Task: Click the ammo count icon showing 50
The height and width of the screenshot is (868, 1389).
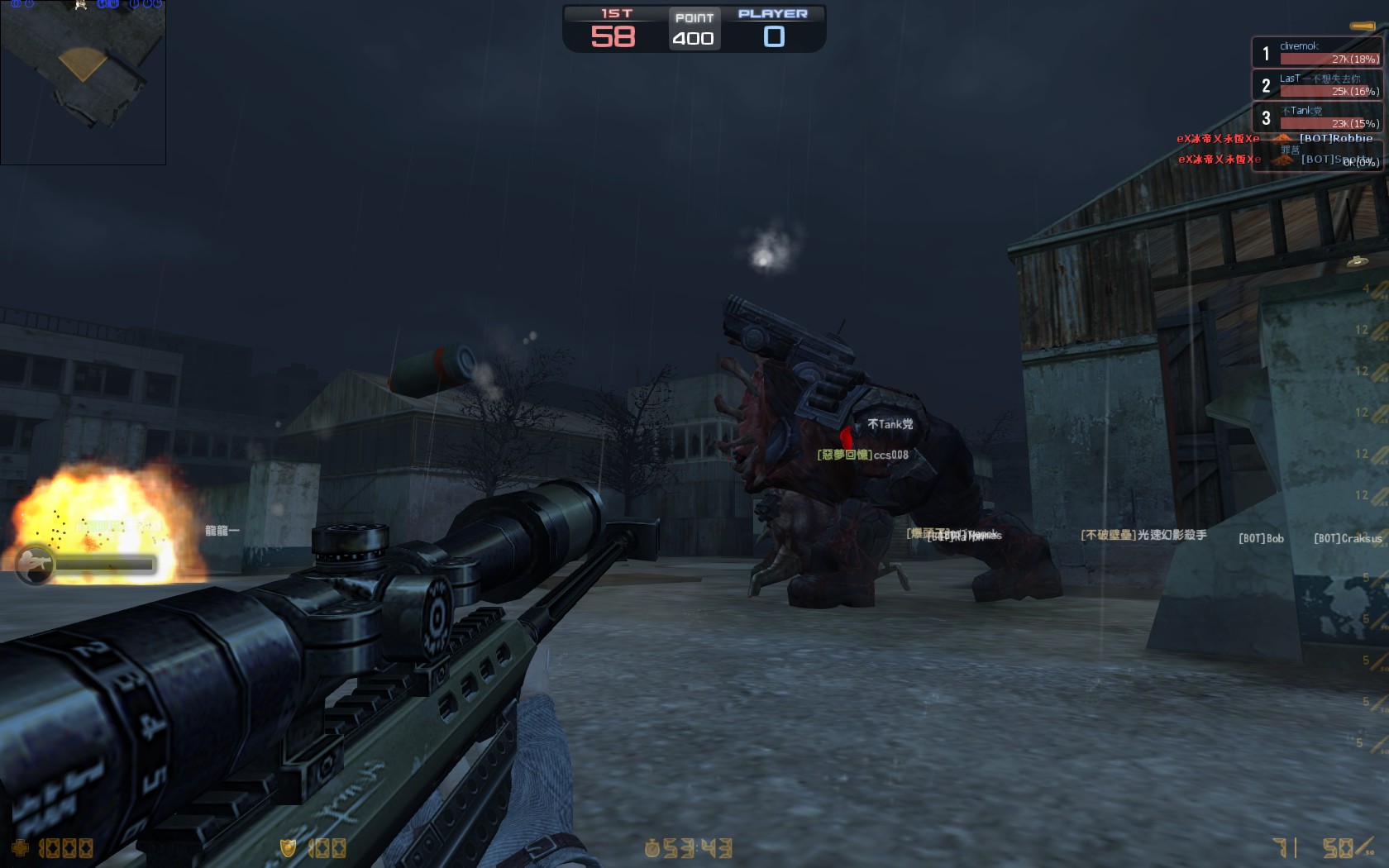Action: (x=1339, y=847)
